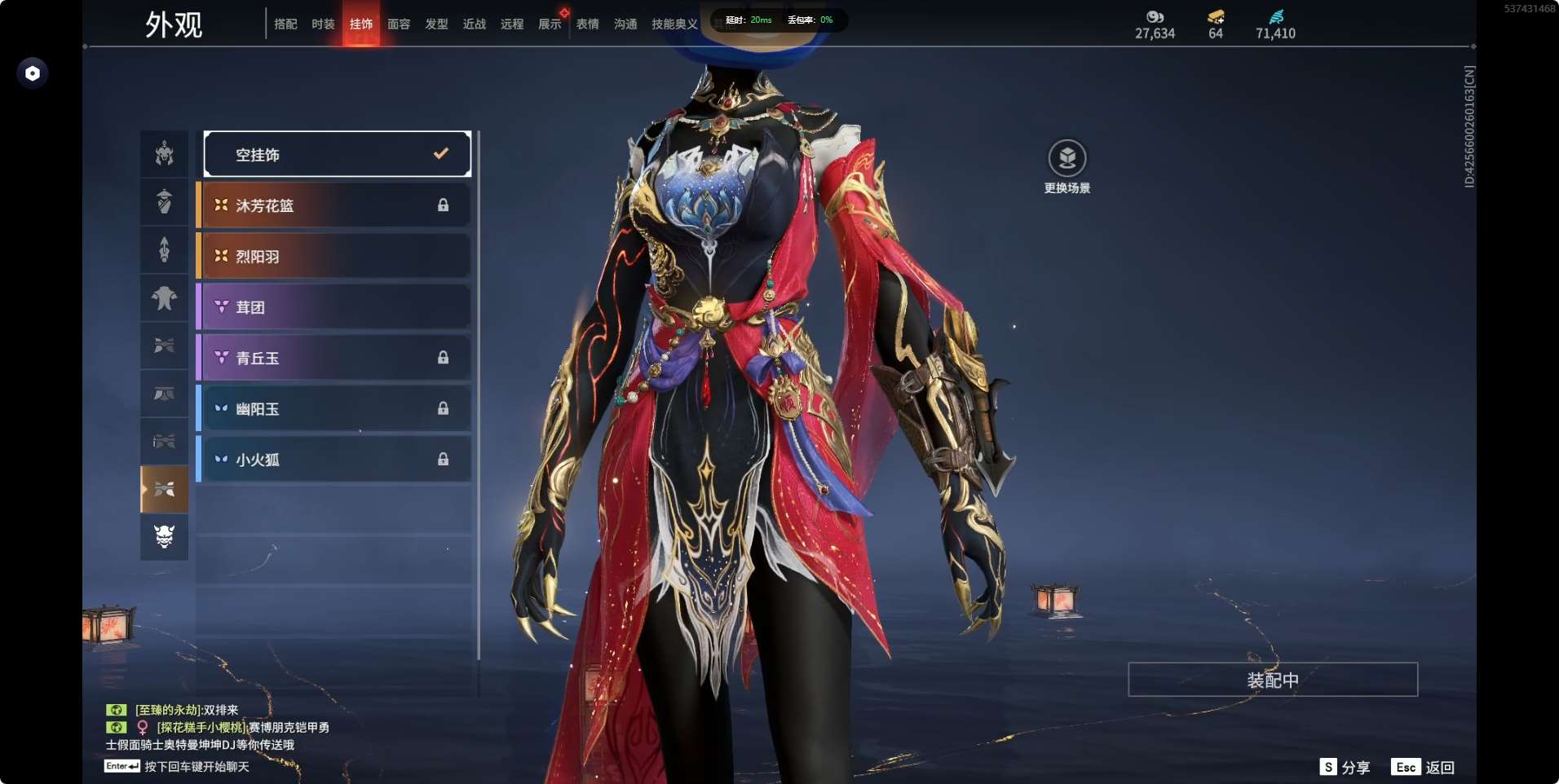
Task: Select the 面容 tab
Action: 399,24
